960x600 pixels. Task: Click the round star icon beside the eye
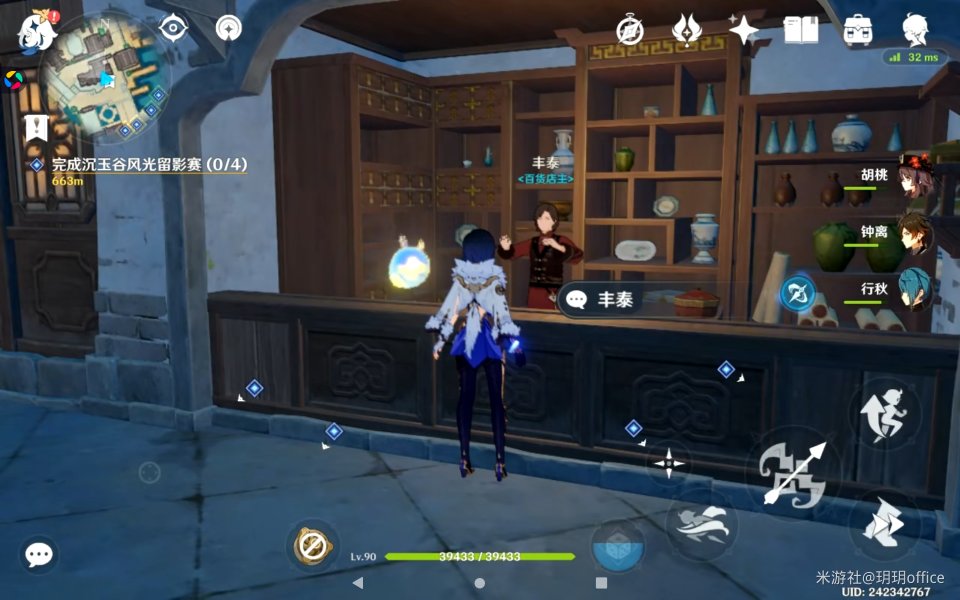point(229,27)
